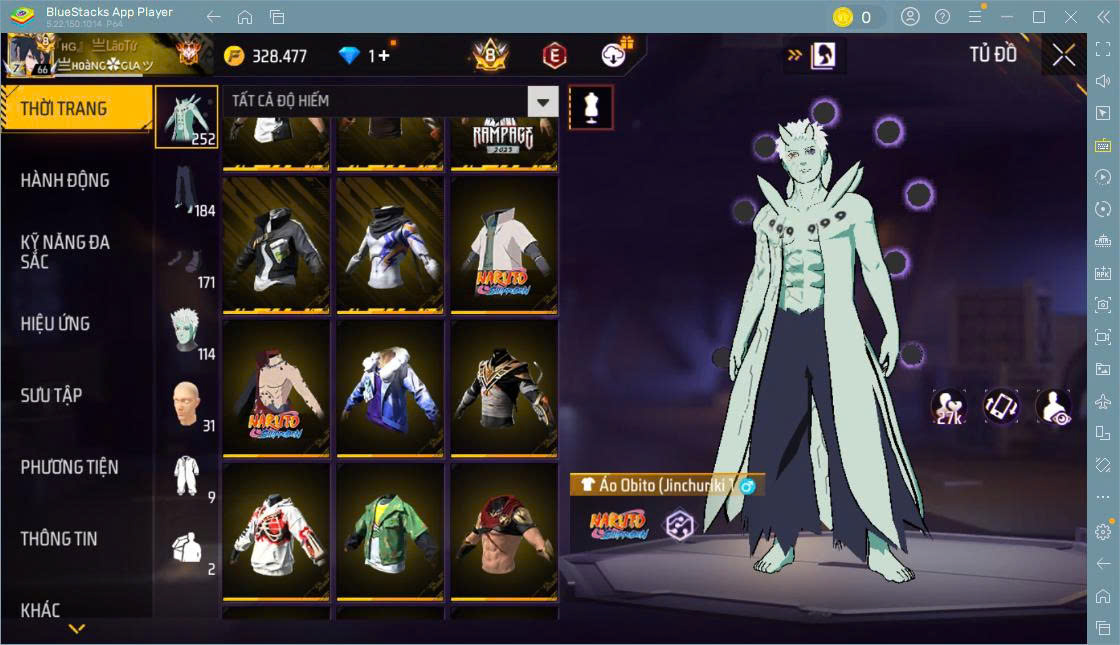
Task: Toggle the character visibility eye icon
Action: pos(1054,407)
